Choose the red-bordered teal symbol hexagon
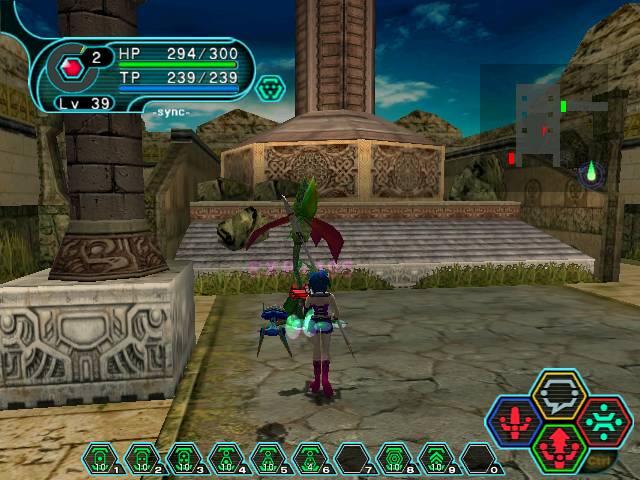Image resolution: width=640 pixels, height=480 pixels. [603, 421]
